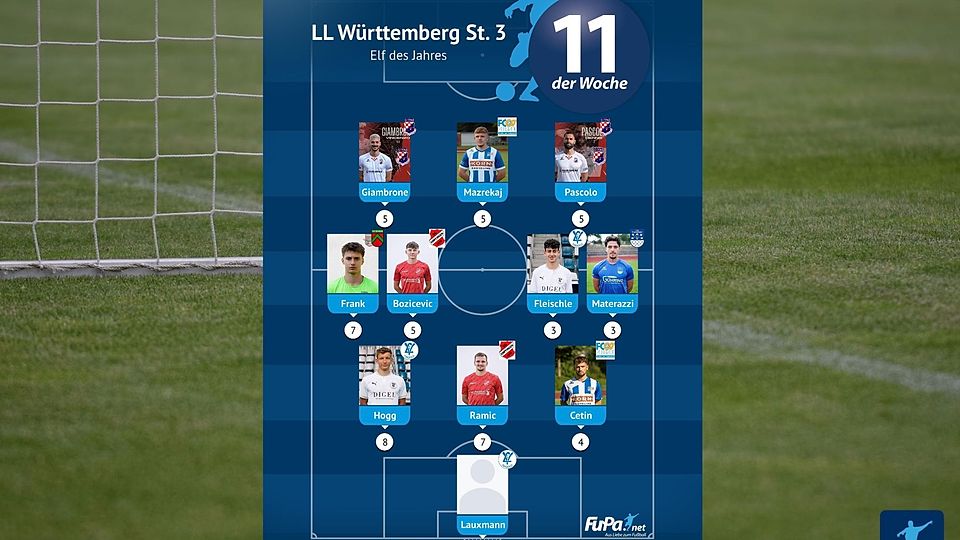Select the Giambrone player card
Image resolution: width=960 pixels, height=540 pixels.
tap(385, 159)
